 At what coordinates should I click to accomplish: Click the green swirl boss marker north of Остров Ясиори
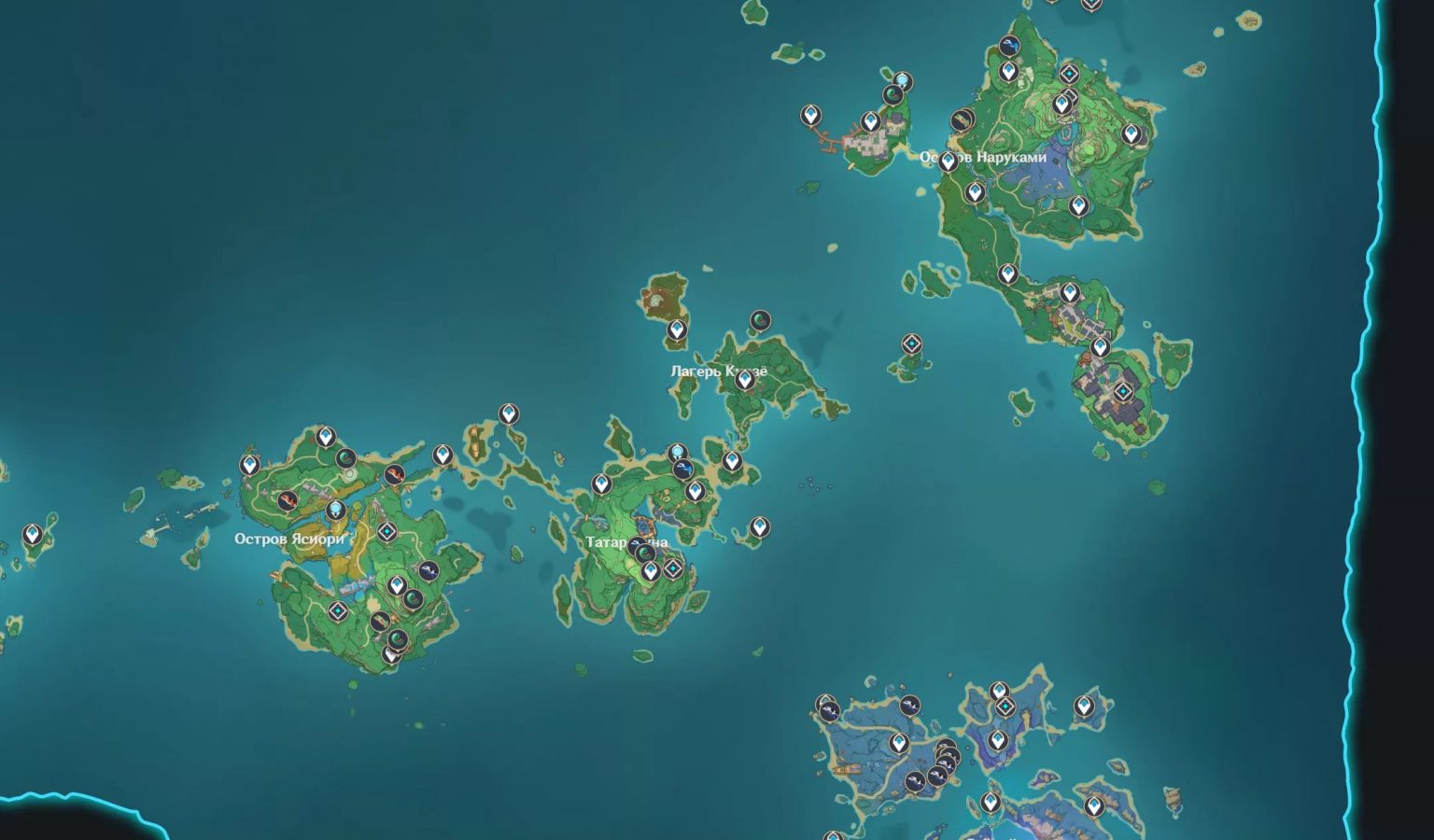(x=345, y=458)
